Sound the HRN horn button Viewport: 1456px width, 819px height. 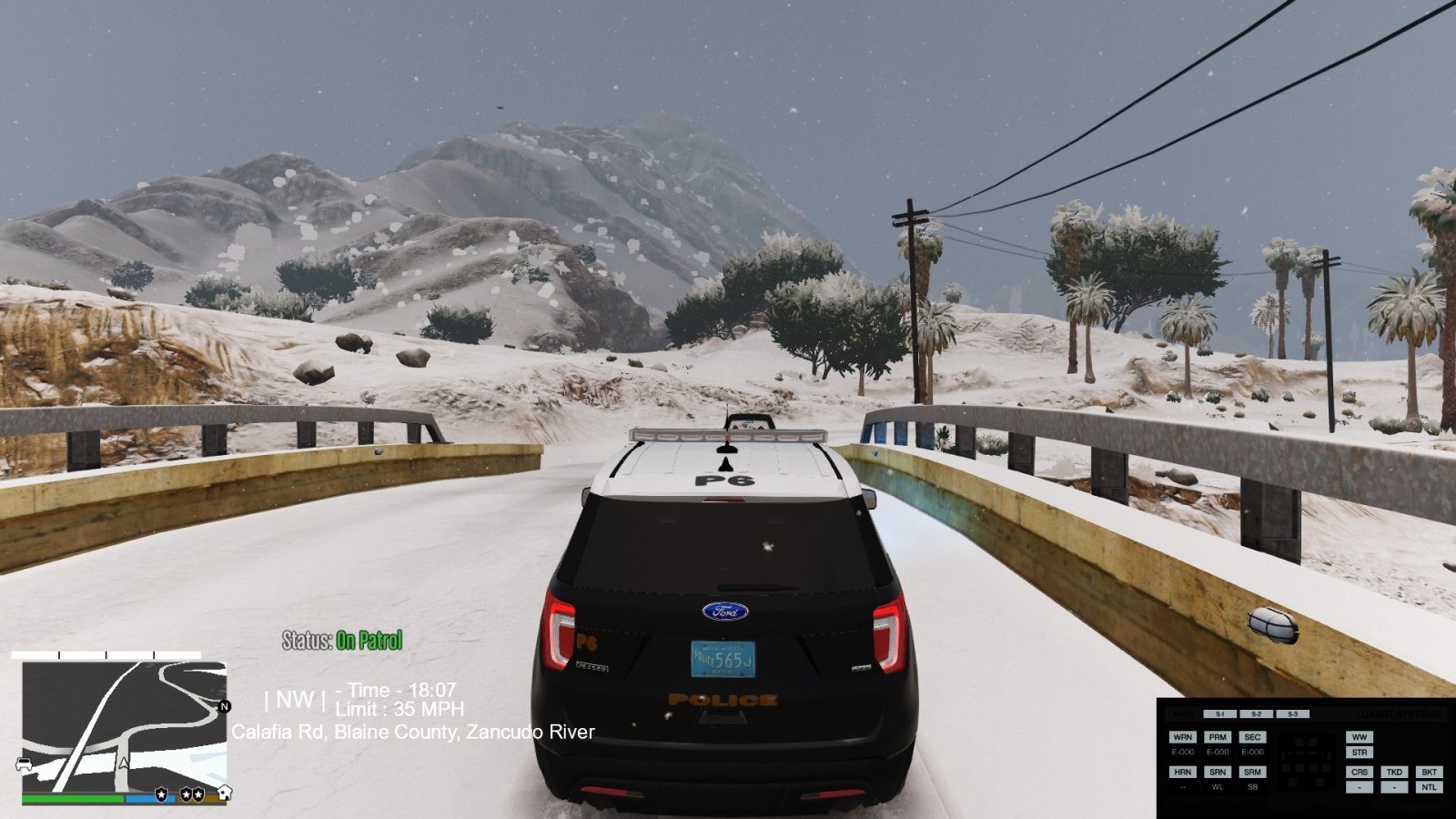tap(1182, 772)
